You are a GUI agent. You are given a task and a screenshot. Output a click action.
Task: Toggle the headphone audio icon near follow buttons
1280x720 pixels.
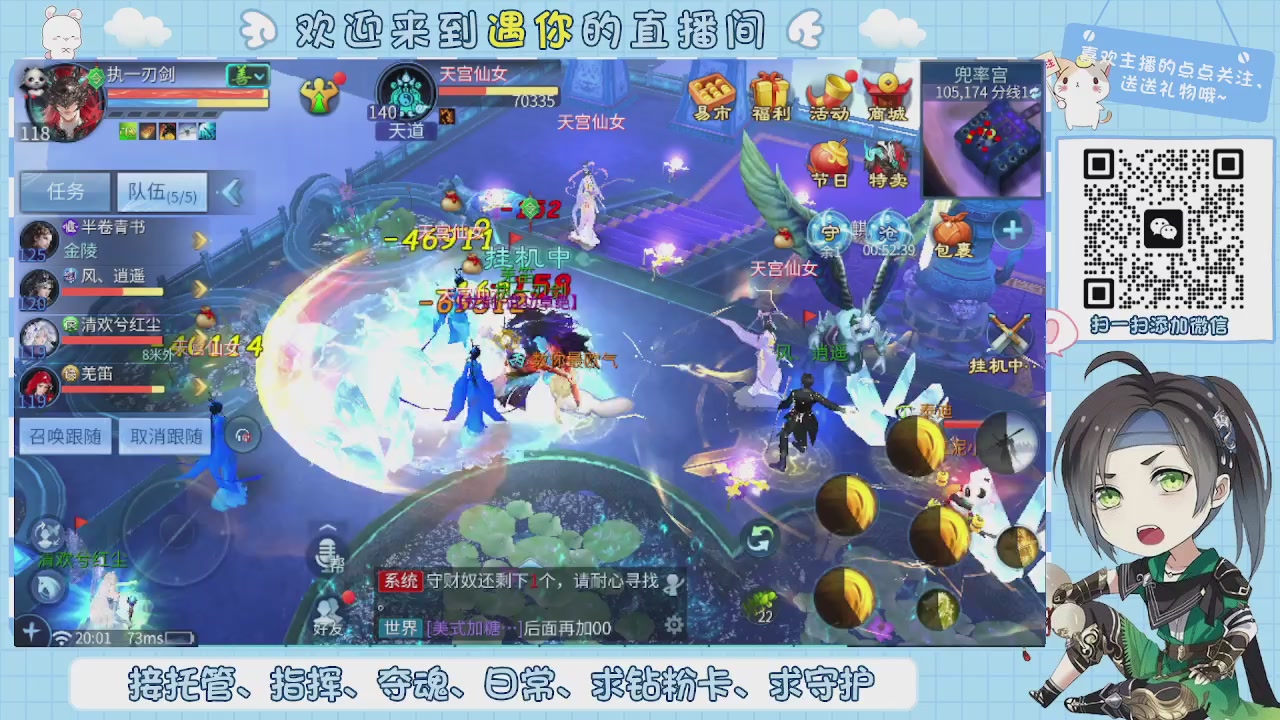coord(244,435)
